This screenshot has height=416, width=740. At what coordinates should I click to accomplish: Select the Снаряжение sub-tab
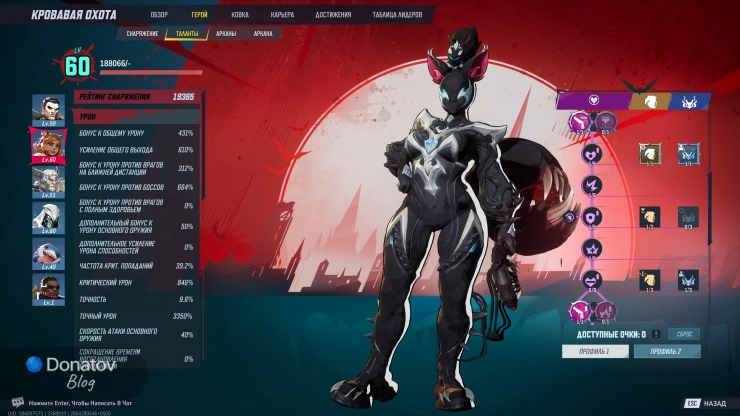tap(141, 33)
